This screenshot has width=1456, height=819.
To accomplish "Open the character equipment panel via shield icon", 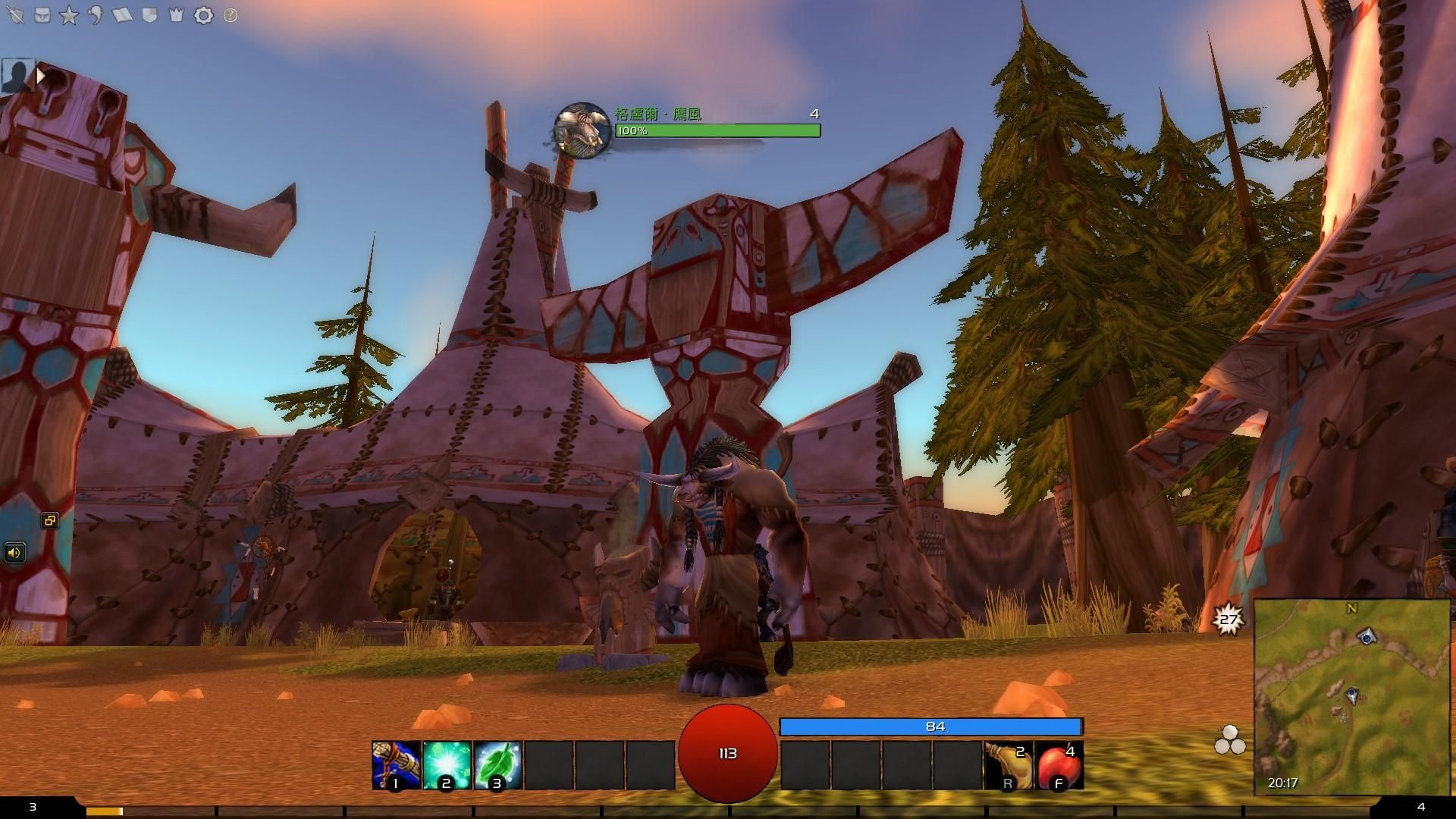I will click(x=15, y=14).
